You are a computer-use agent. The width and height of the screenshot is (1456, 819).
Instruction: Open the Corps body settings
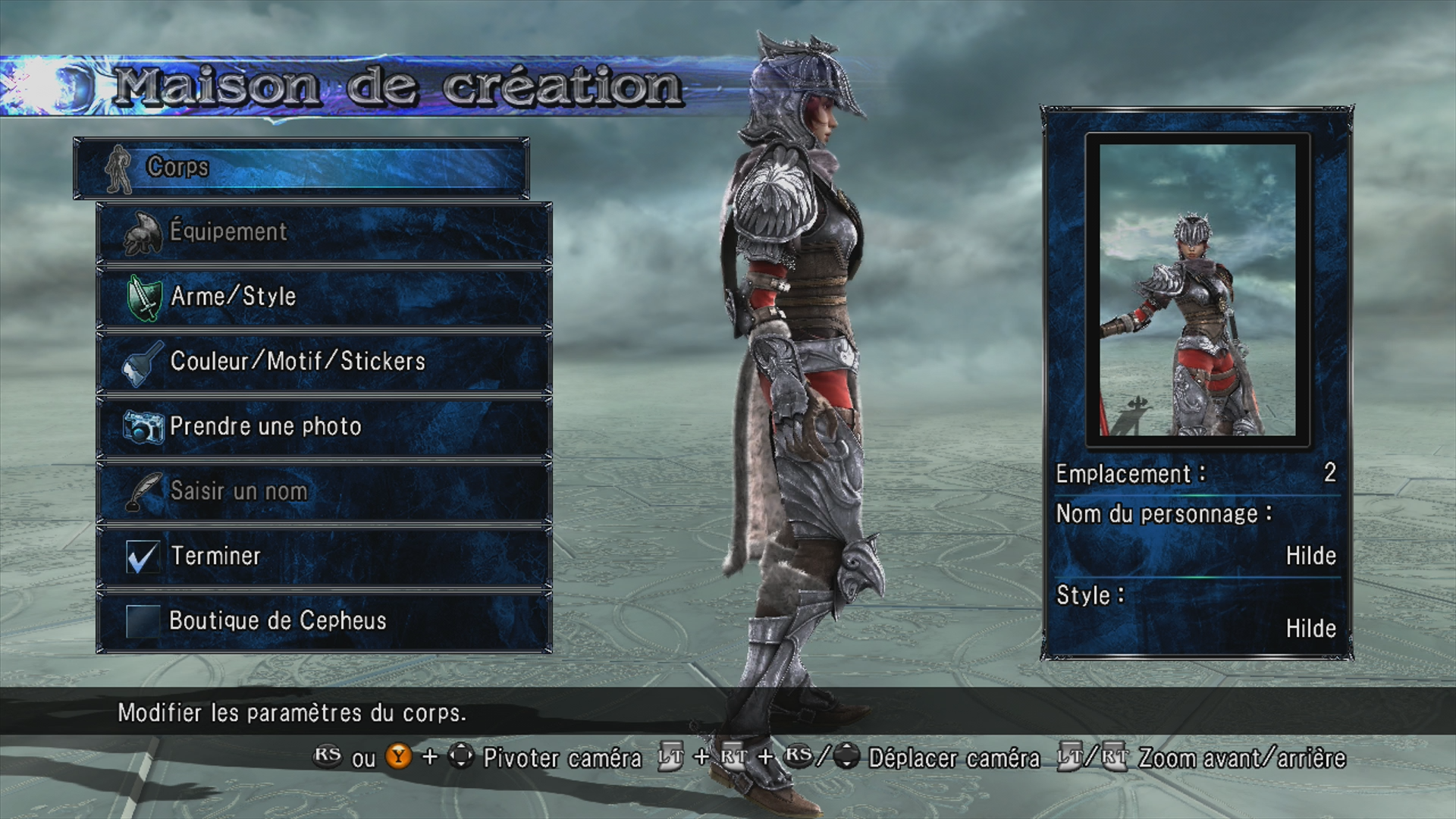pyautogui.click(x=301, y=168)
